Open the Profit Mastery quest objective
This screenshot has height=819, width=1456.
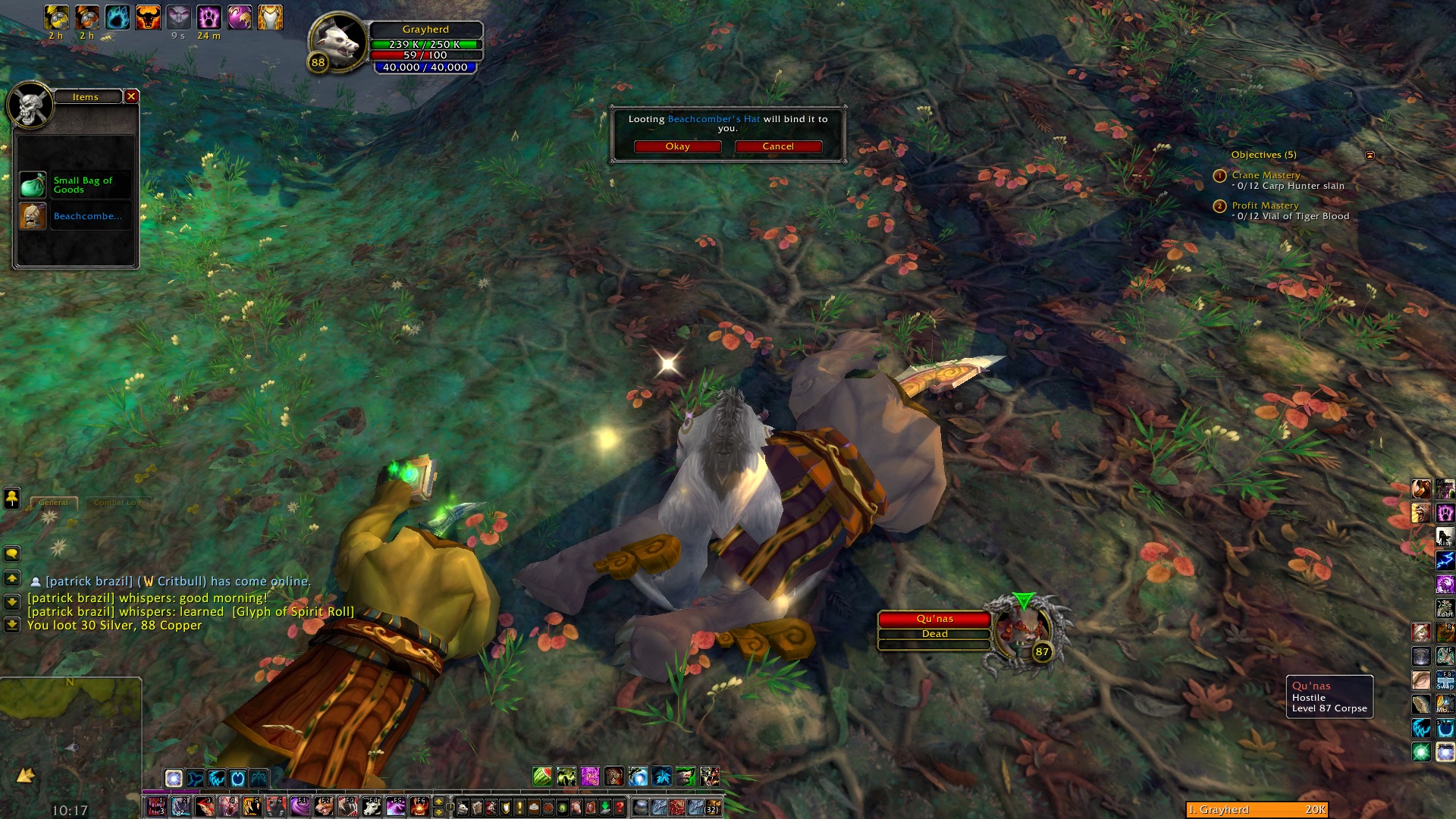click(1265, 206)
